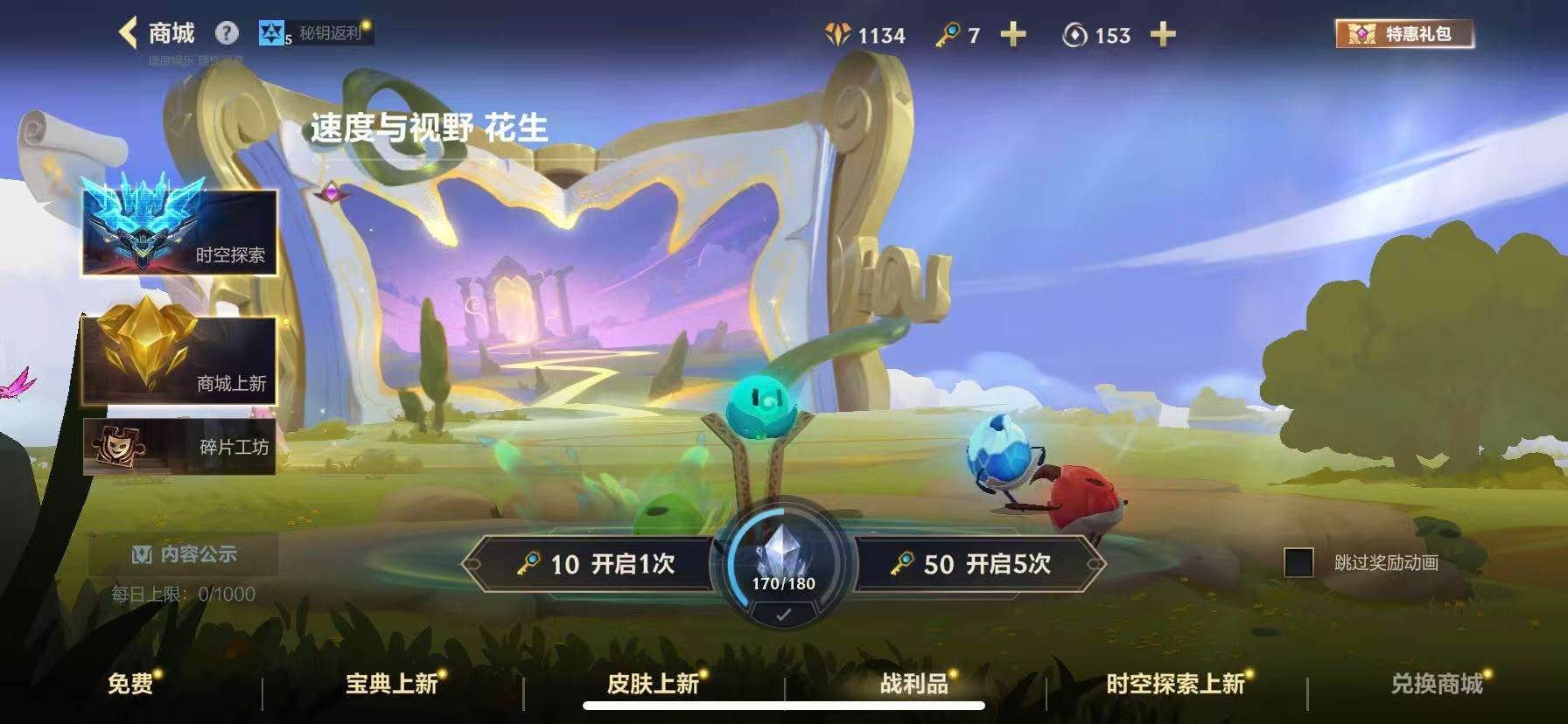The image size is (1568, 724).
Task: Open the 皮肤上新 tab
Action: coord(655,685)
